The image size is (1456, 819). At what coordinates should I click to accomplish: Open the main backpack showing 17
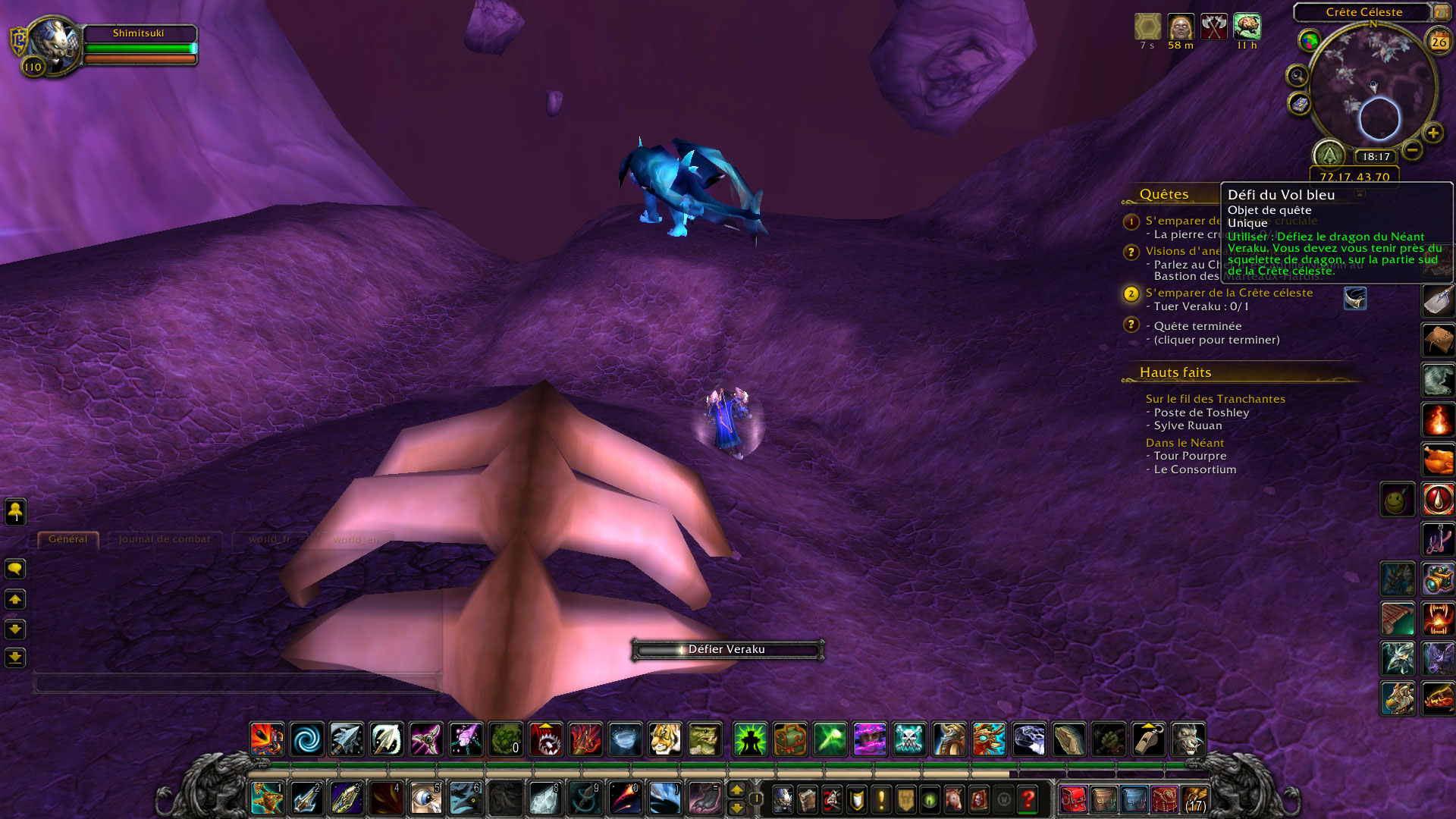point(1194,799)
